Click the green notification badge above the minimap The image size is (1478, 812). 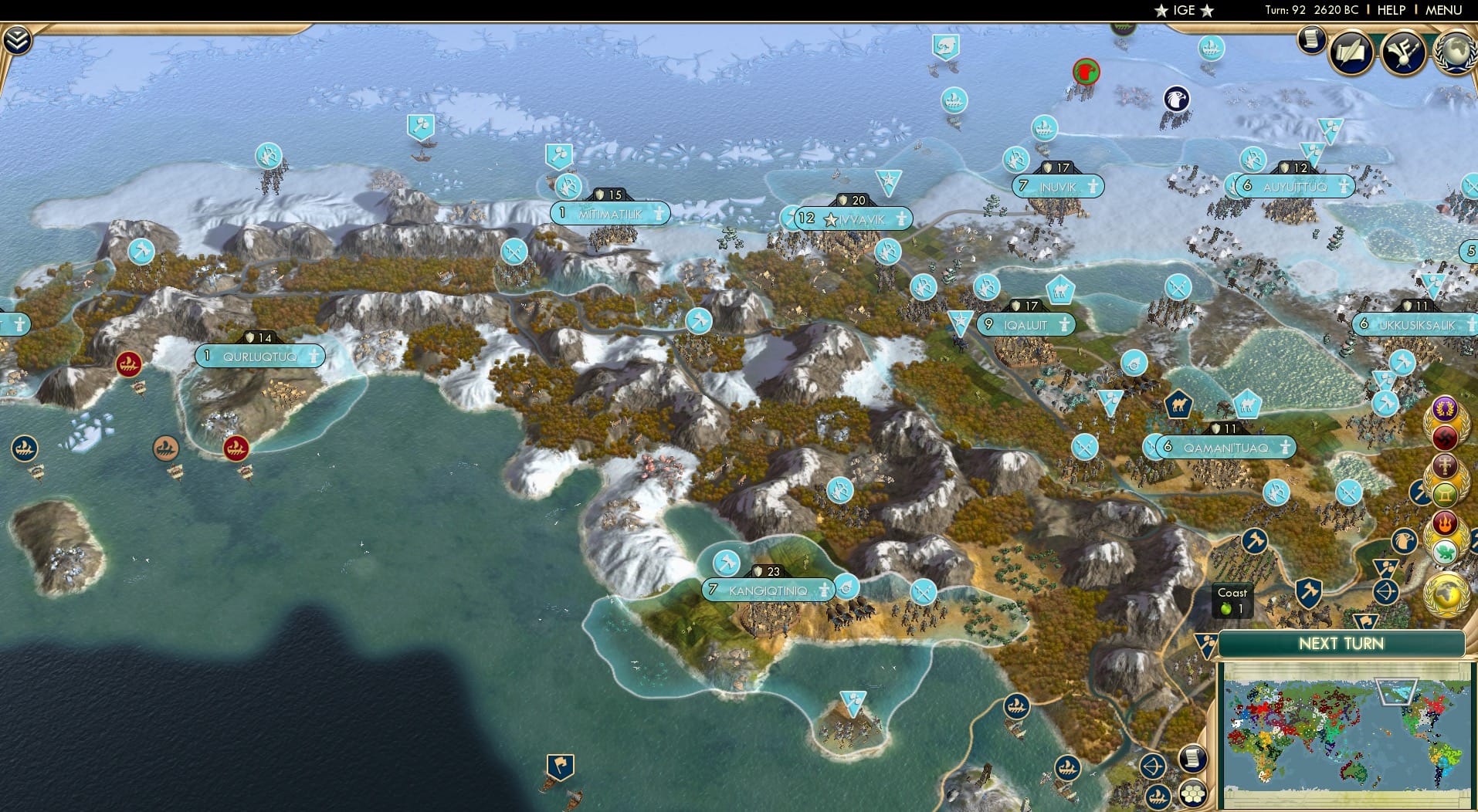coord(1446,550)
